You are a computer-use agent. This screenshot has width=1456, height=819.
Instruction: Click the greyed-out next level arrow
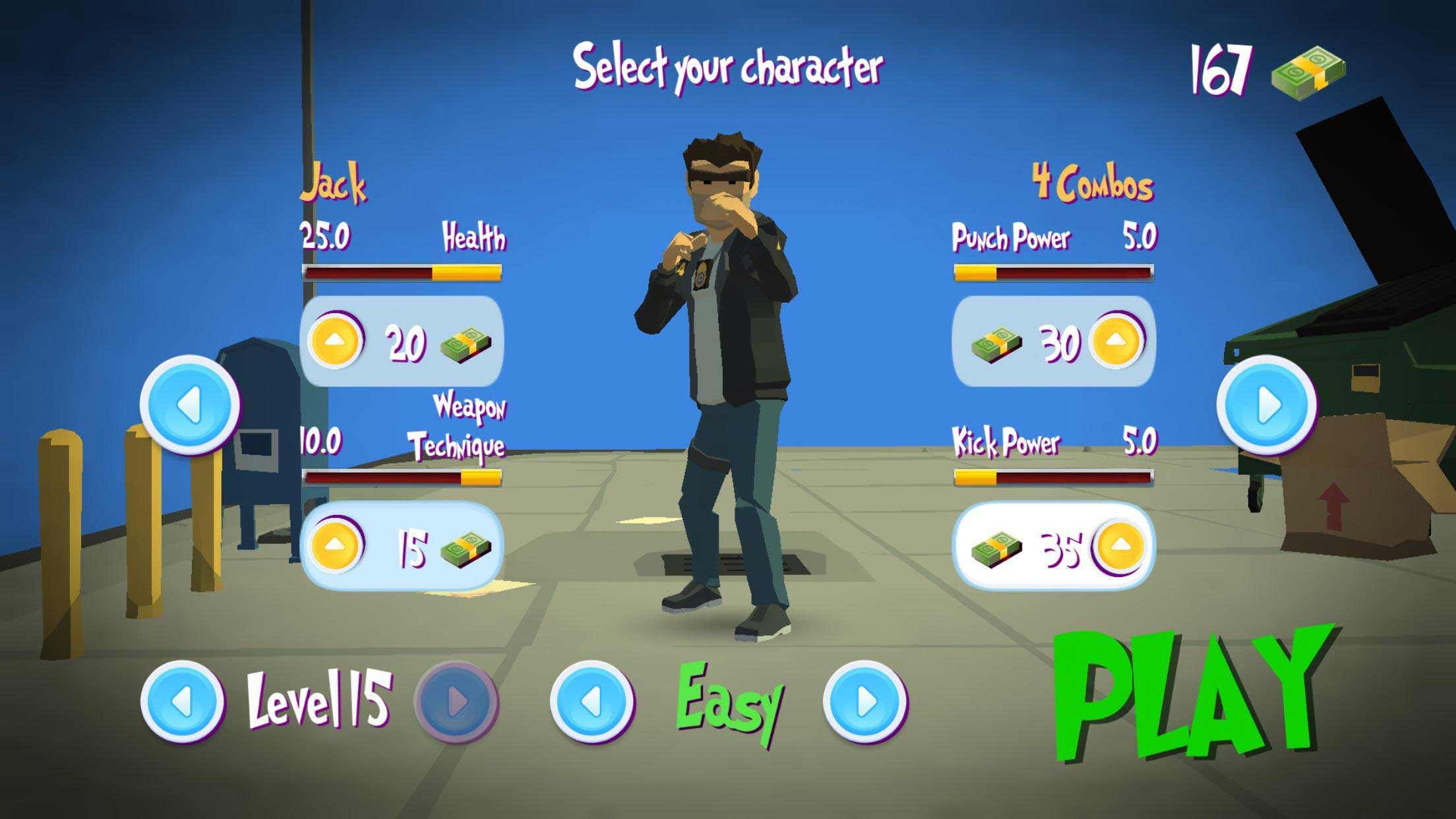(x=456, y=702)
